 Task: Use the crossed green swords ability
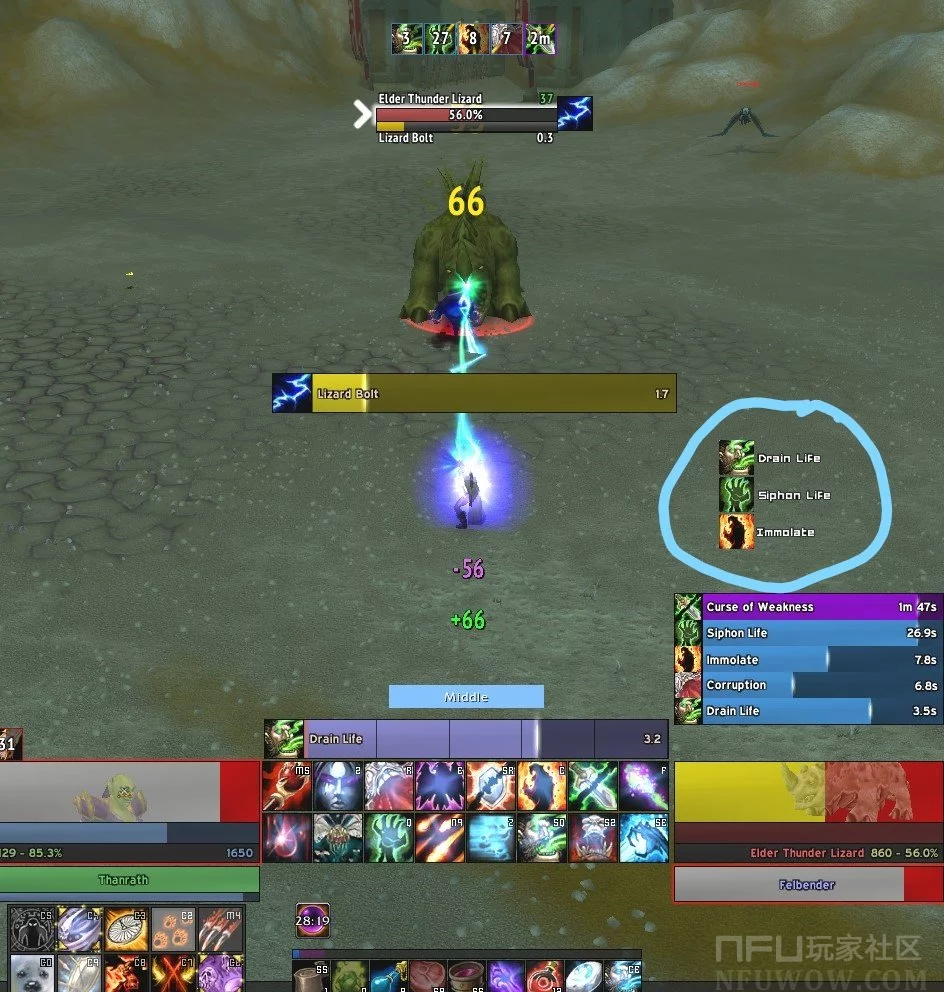click(593, 786)
